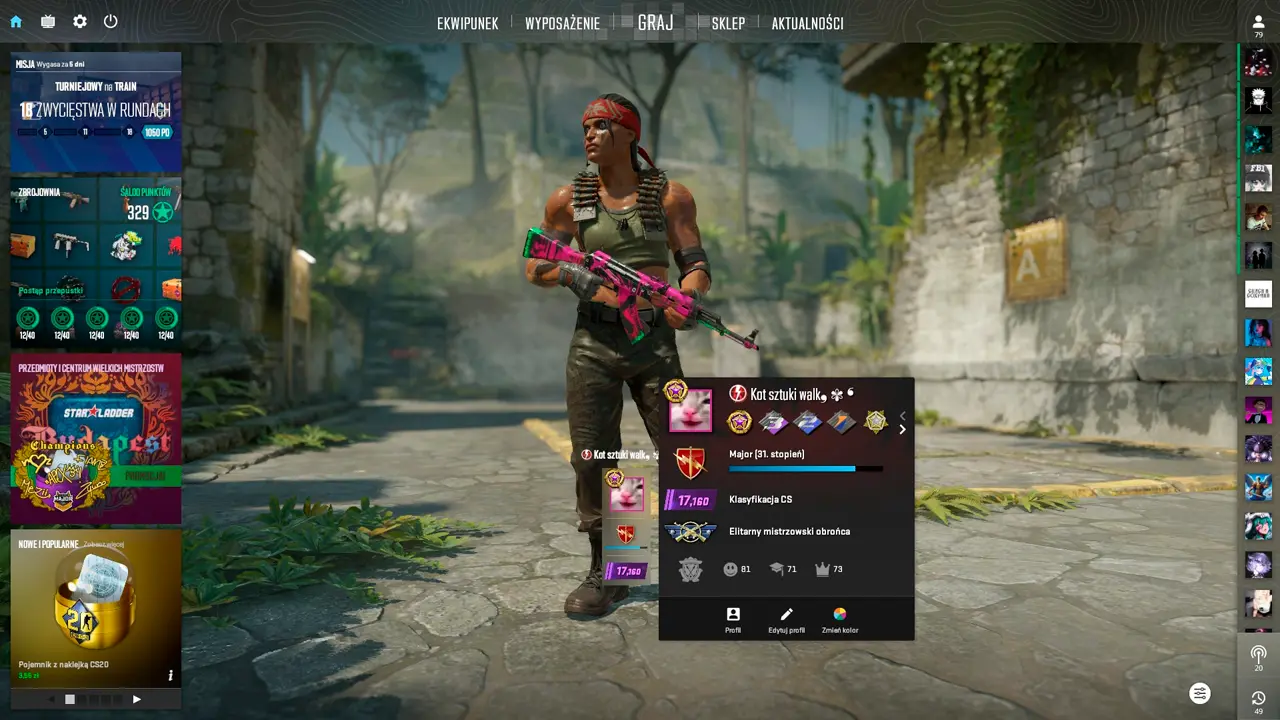
Task: Open the Sklep store tab
Action: pyautogui.click(x=728, y=23)
